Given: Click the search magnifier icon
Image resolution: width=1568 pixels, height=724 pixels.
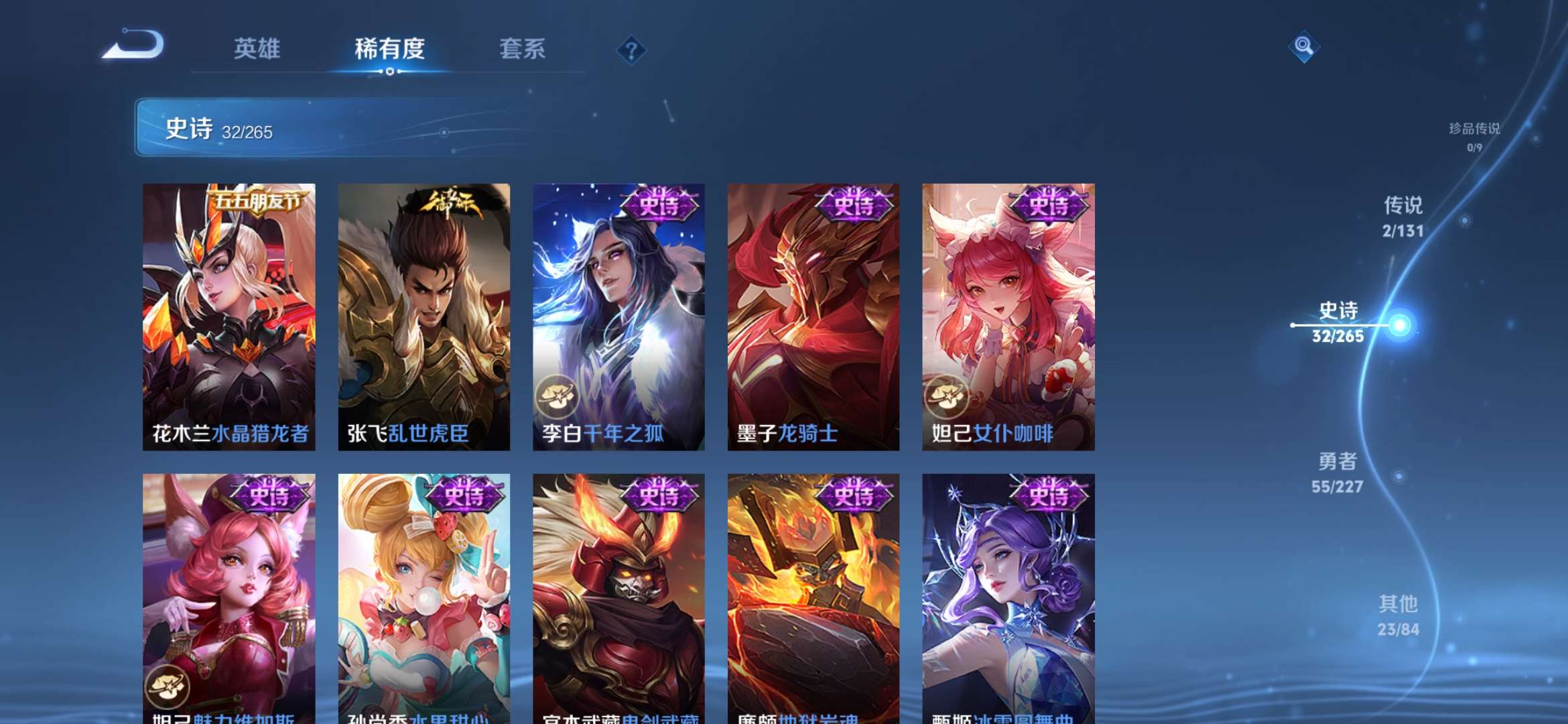Looking at the screenshot, I should click(1303, 48).
